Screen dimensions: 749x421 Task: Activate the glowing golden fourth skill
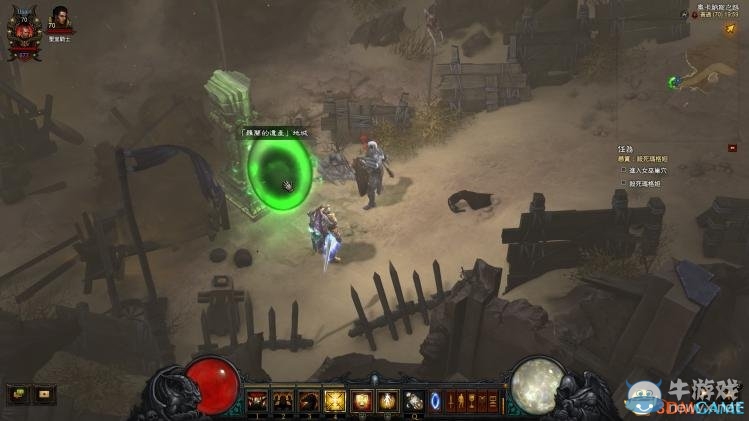335,401
